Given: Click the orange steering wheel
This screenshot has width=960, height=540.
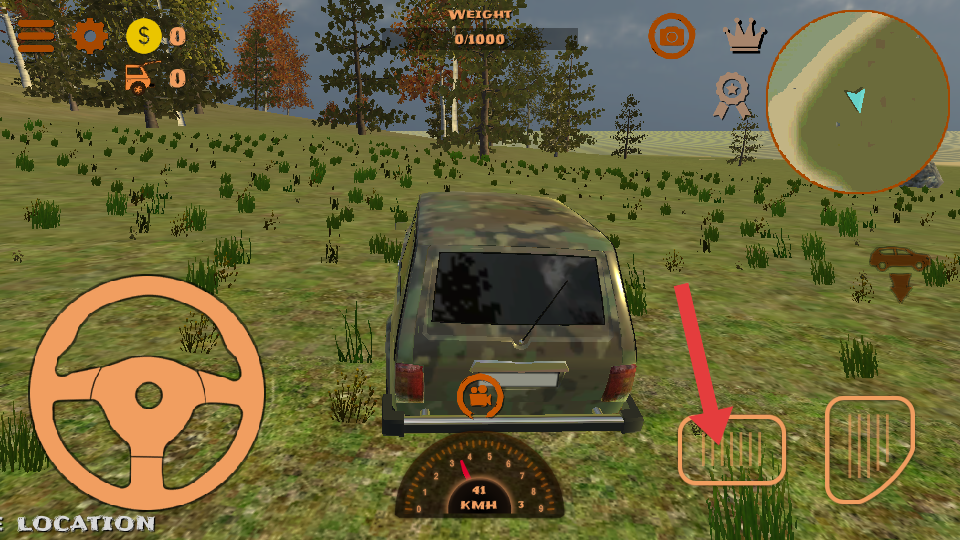Looking at the screenshot, I should (147, 394).
